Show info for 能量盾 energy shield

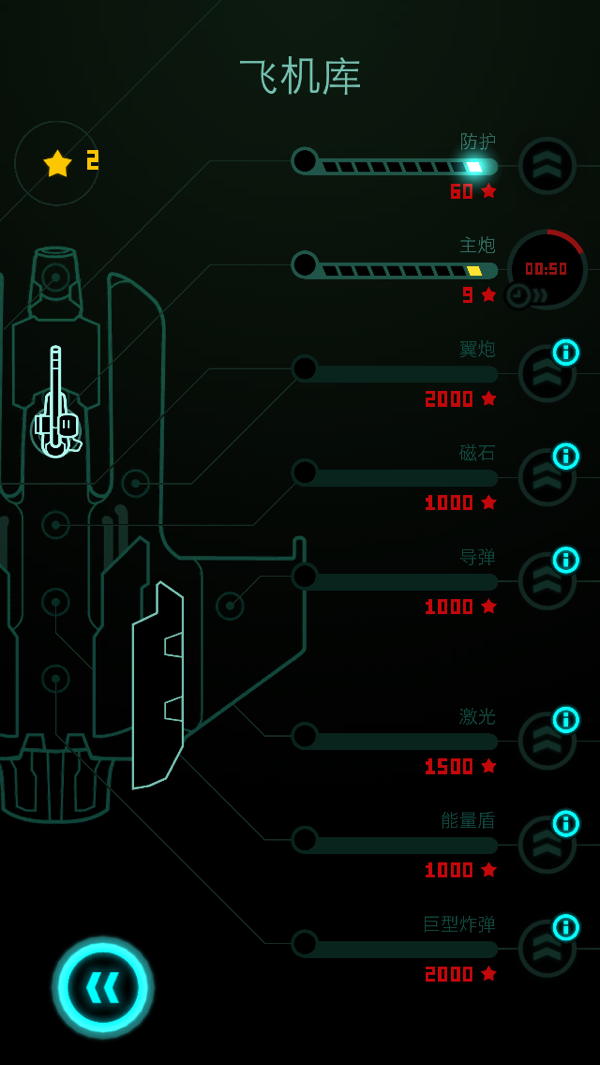click(x=566, y=824)
